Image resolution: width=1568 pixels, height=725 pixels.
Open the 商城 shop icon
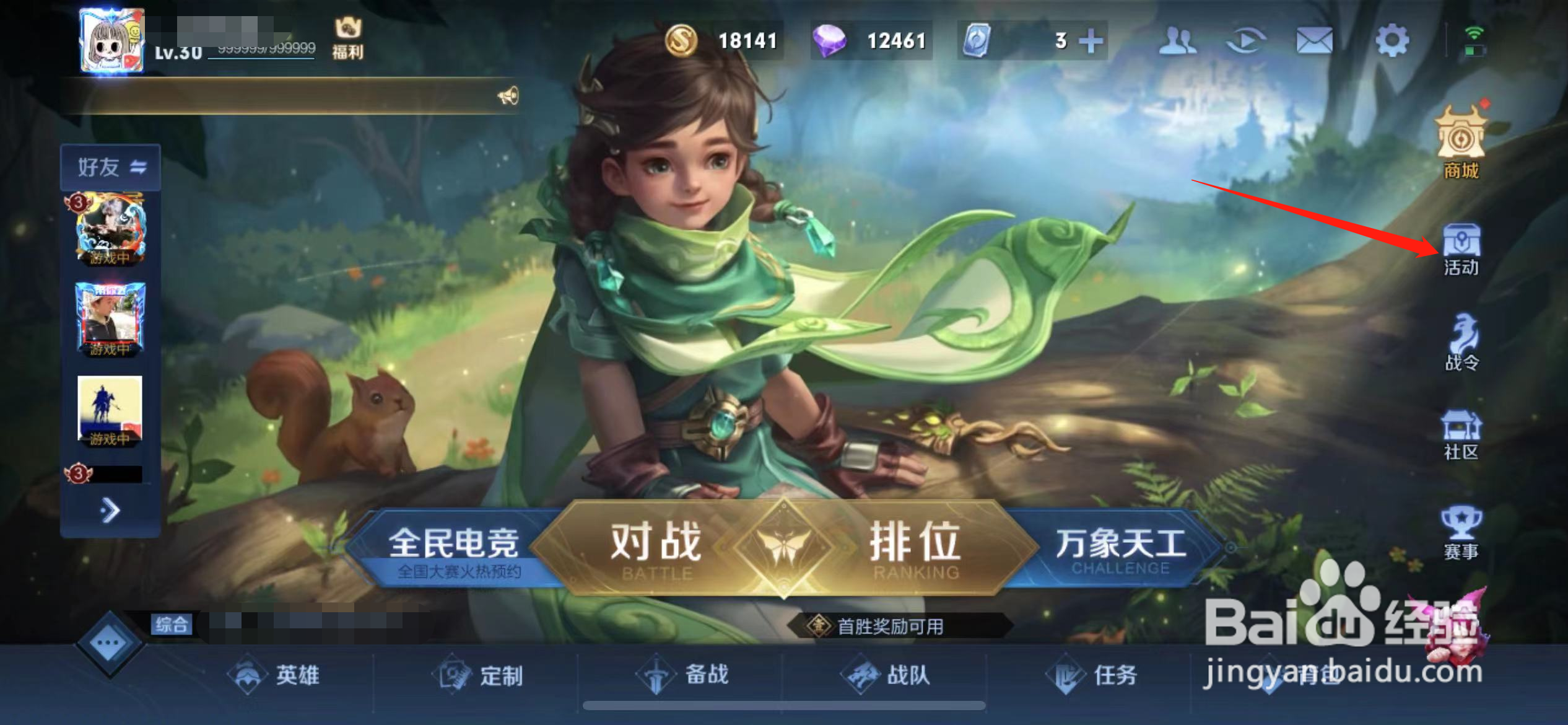pos(1461,143)
